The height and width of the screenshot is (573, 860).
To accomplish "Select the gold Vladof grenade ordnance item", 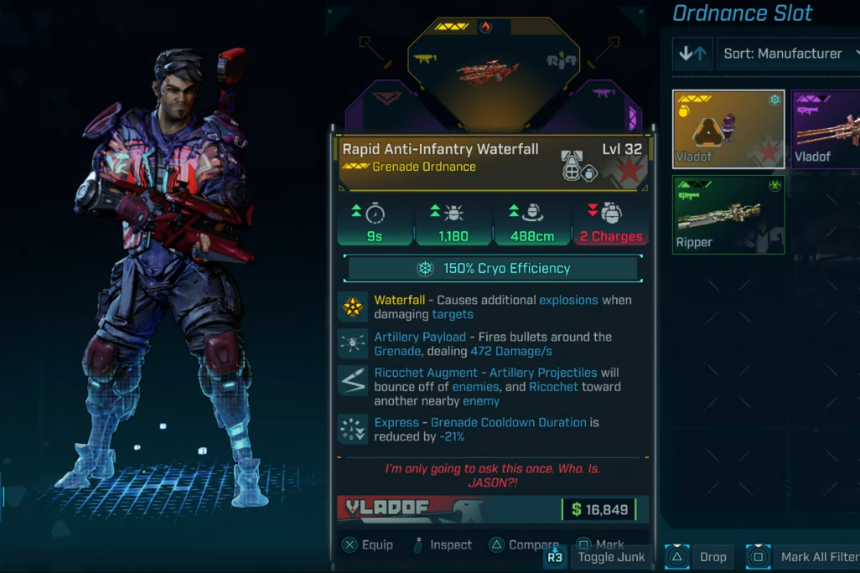I will coord(728,129).
